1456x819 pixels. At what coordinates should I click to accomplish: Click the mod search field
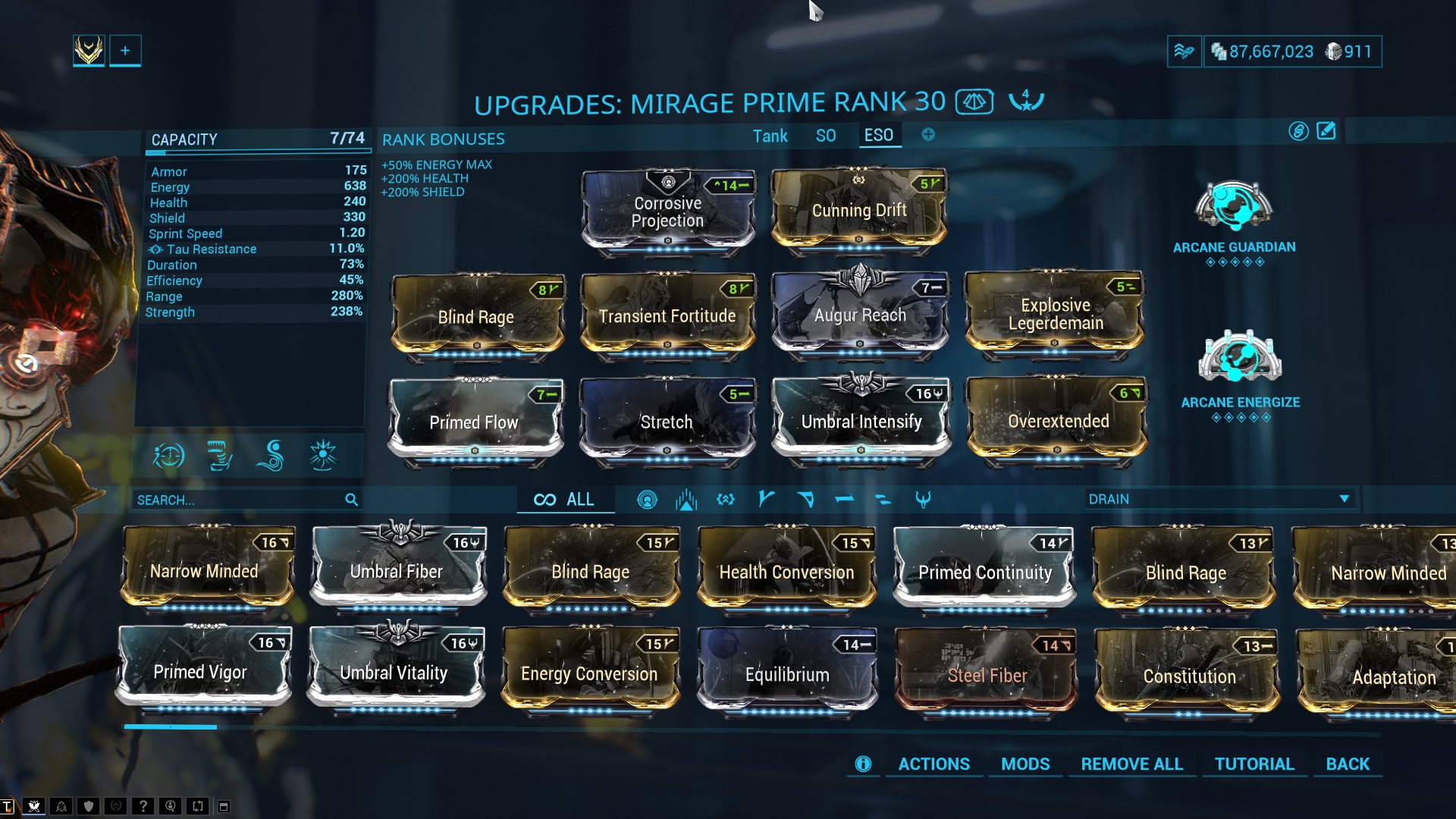pos(239,500)
